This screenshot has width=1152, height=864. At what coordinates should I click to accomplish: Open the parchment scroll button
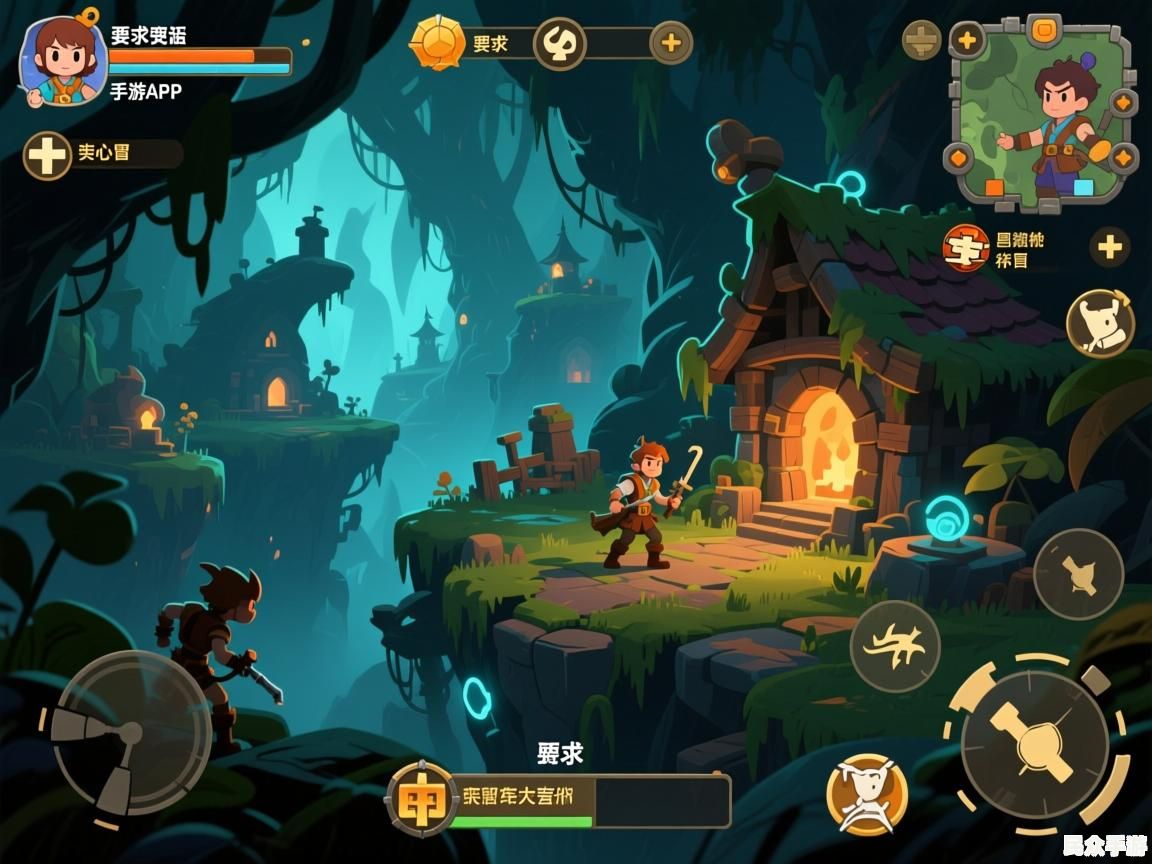1100,322
